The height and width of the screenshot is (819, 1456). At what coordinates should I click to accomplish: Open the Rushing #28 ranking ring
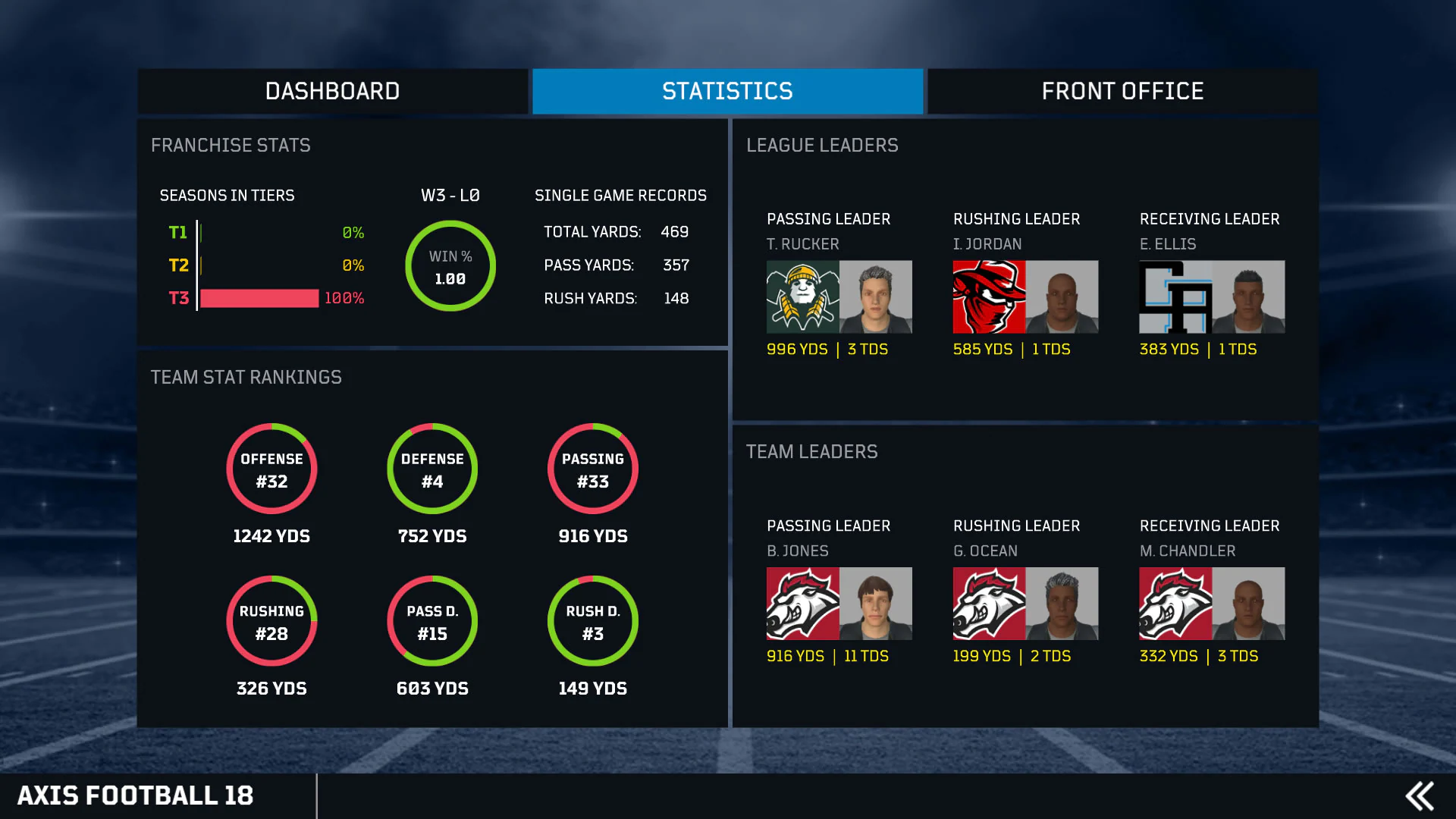point(271,621)
